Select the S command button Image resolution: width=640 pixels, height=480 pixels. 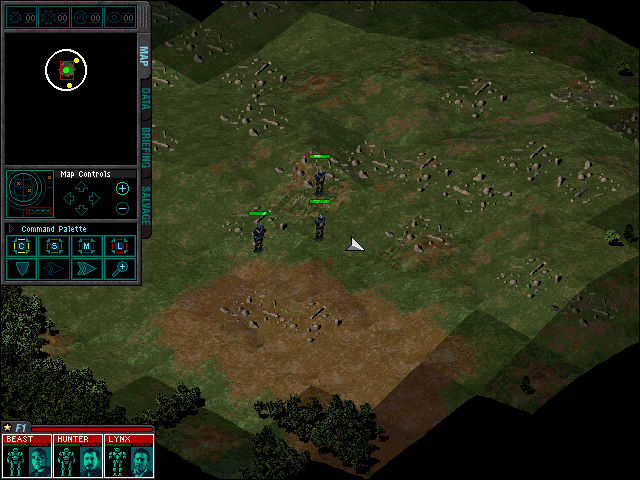pos(54,246)
